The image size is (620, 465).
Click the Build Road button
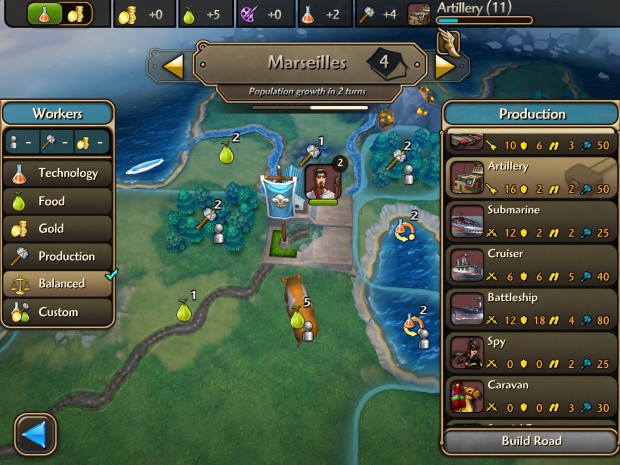(531, 441)
